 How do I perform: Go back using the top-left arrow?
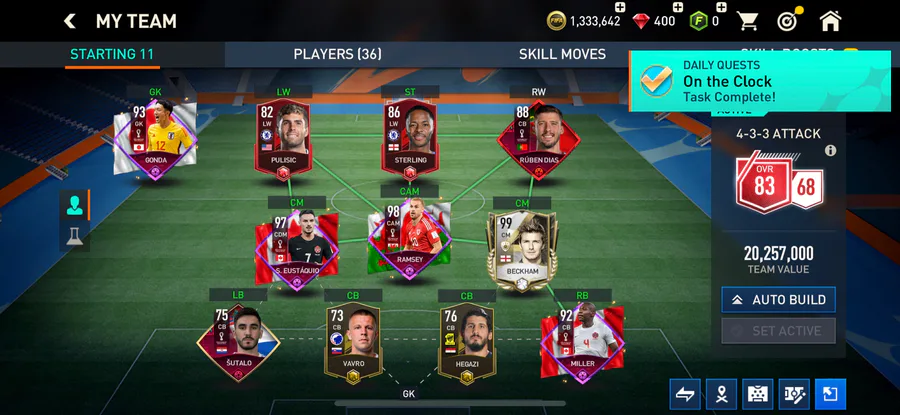[70, 21]
